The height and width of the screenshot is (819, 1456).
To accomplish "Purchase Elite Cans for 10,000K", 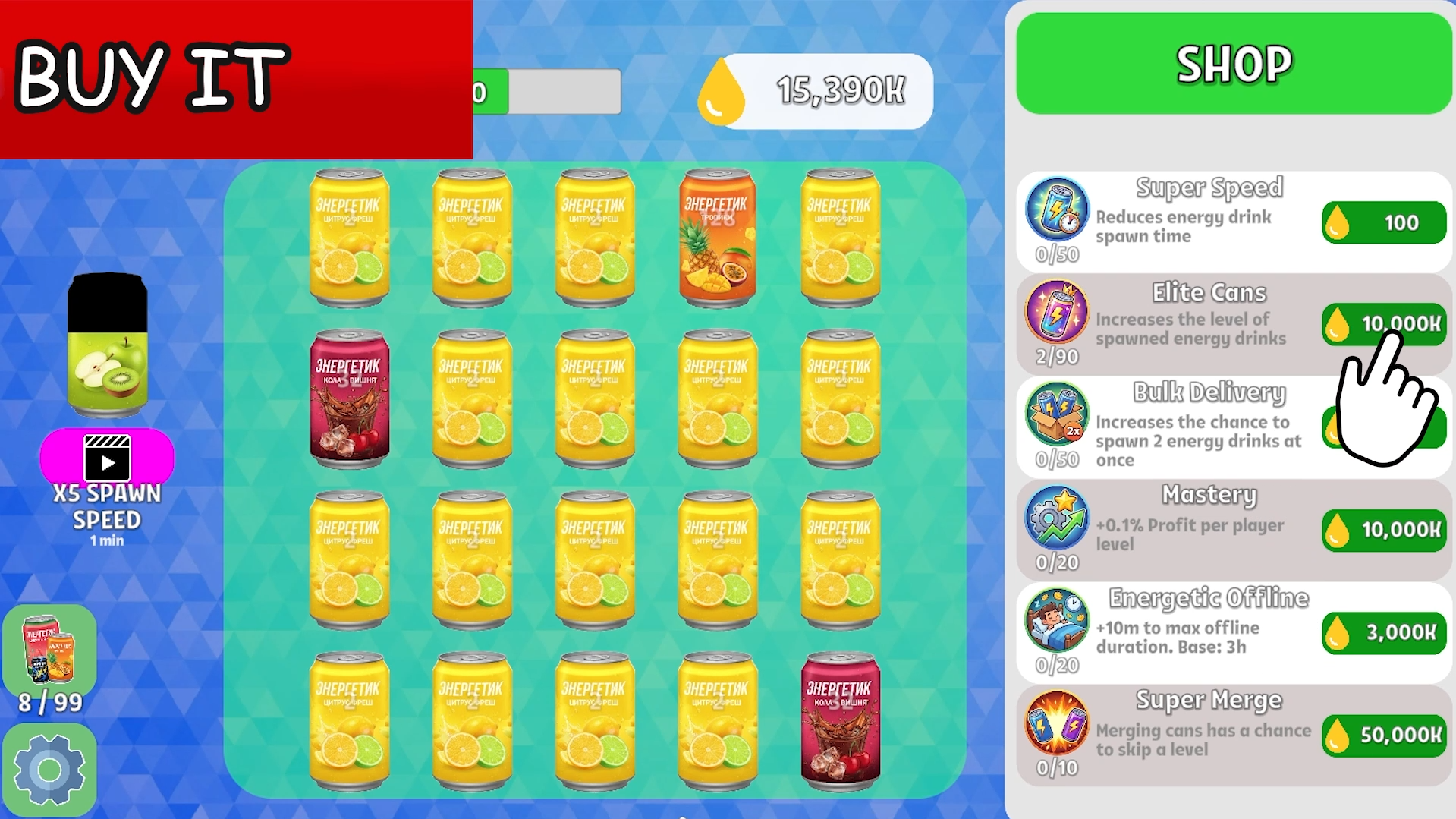I will (1383, 323).
